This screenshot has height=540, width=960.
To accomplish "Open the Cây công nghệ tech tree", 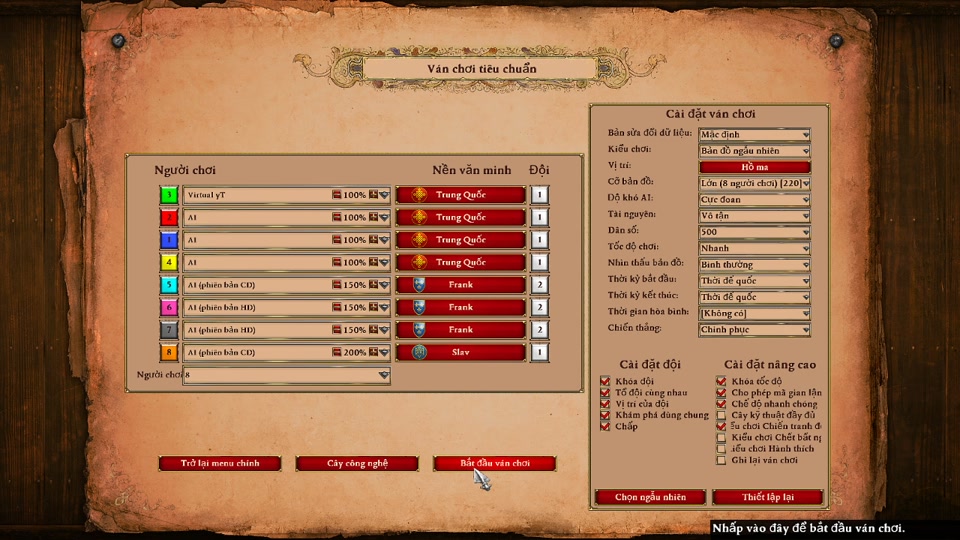I will pyautogui.click(x=357, y=464).
